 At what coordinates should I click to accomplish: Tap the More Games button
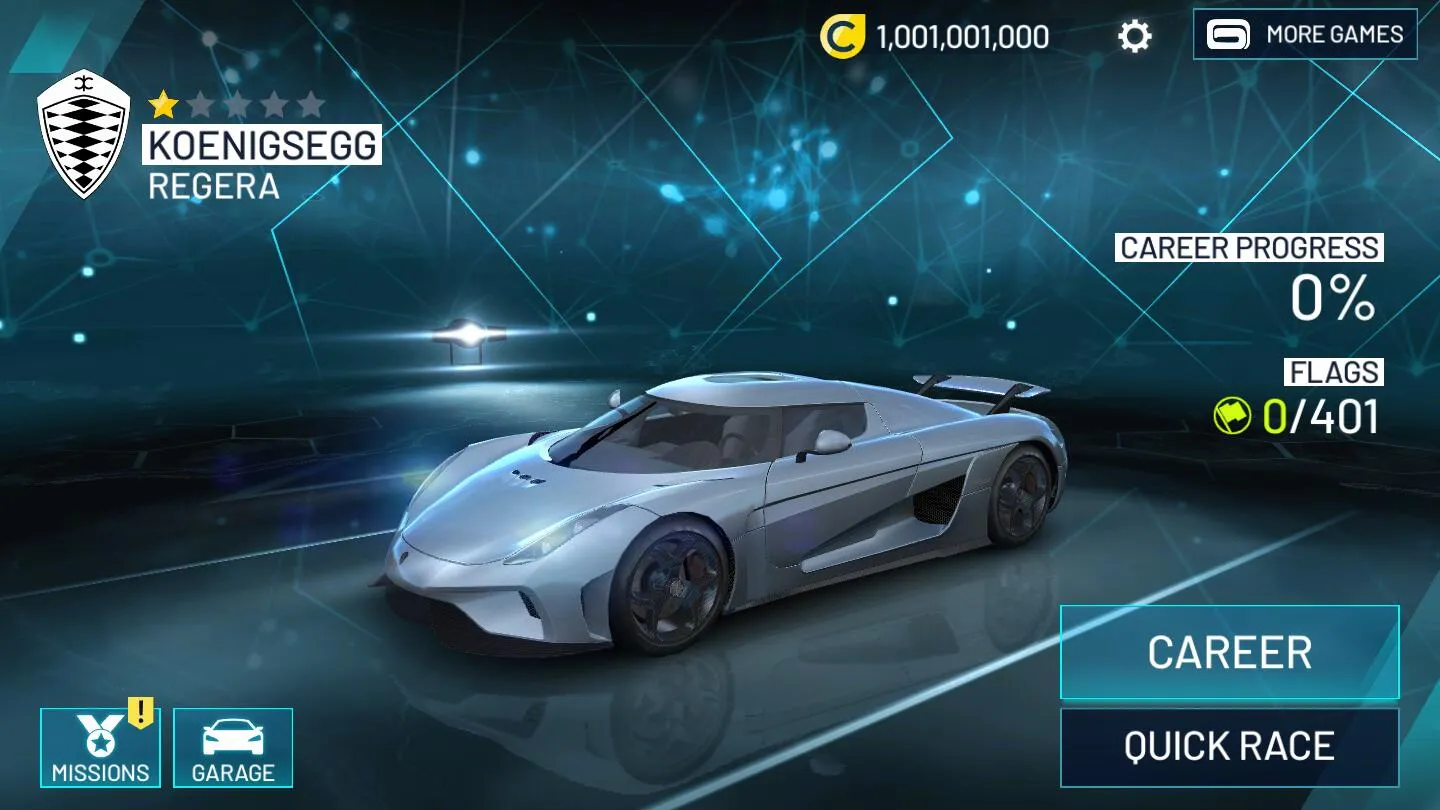coord(1304,35)
